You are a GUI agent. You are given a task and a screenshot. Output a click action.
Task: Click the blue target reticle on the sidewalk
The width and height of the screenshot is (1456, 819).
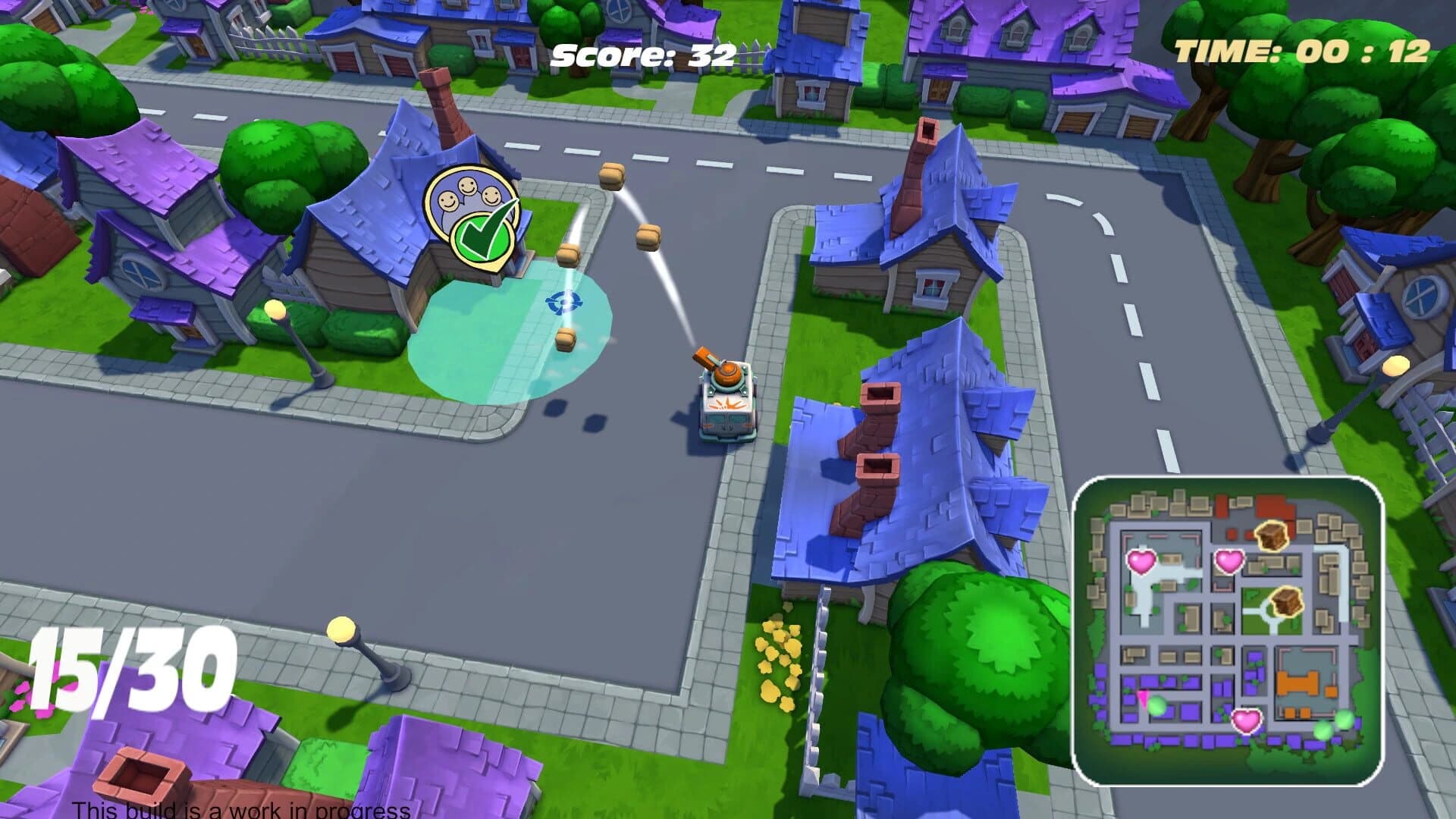(x=563, y=302)
